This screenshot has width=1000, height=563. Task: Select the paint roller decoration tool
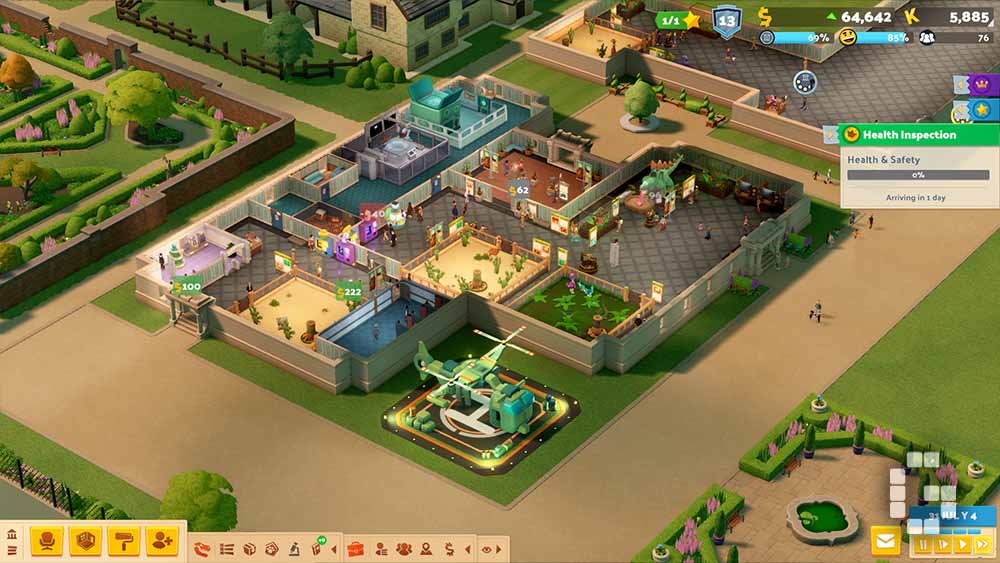pyautogui.click(x=123, y=541)
